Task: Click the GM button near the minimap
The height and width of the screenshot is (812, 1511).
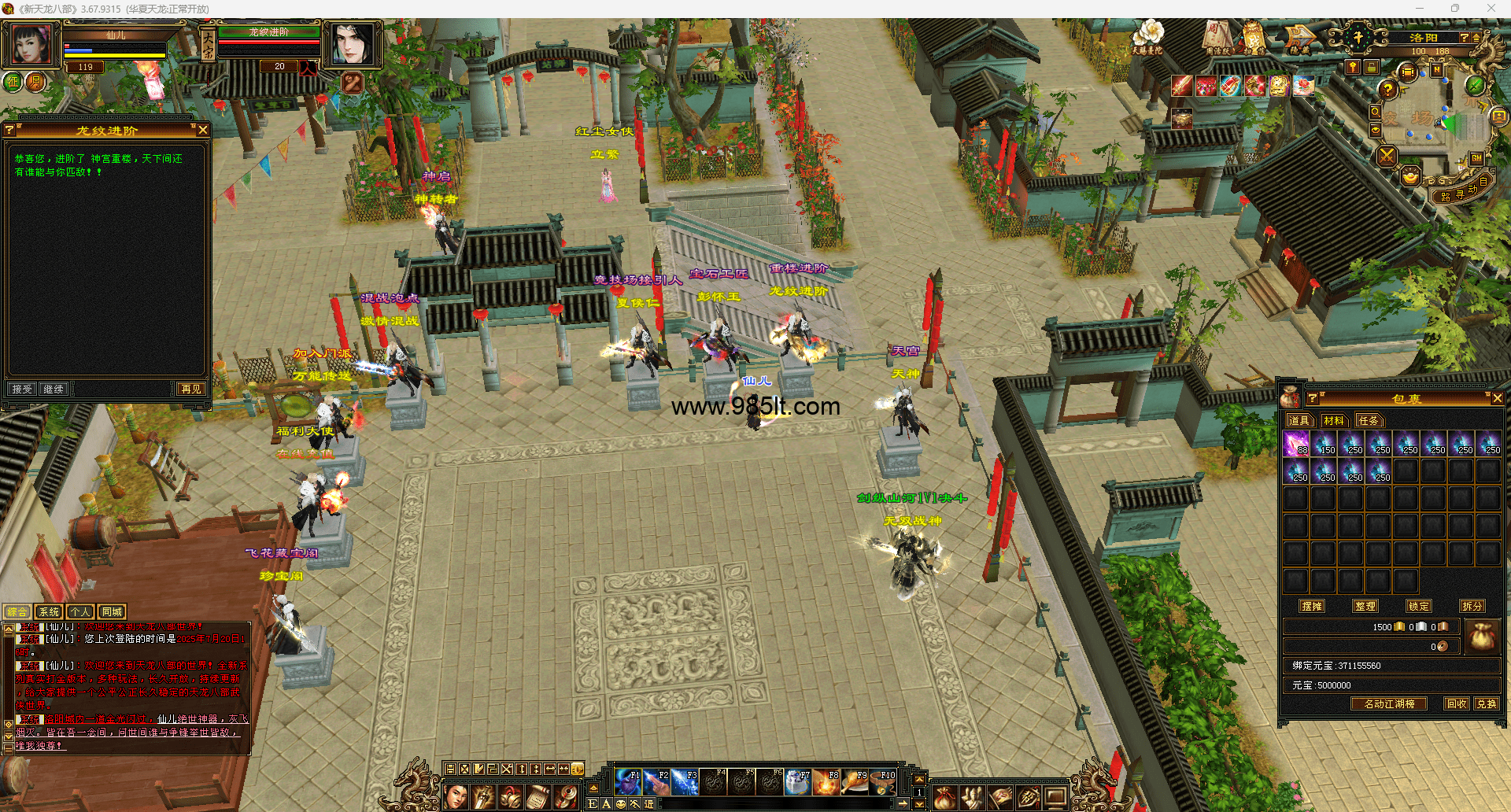Action: pos(1476,157)
